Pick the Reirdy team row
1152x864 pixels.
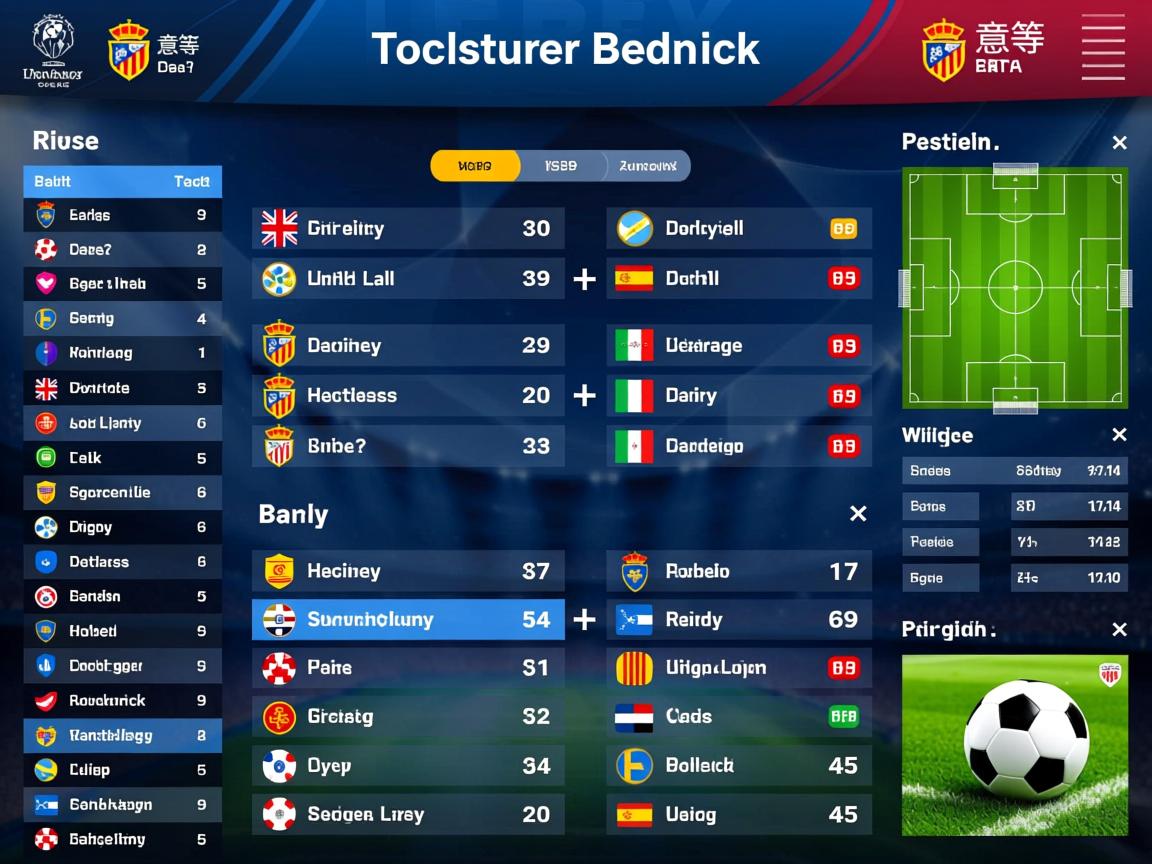(739, 620)
